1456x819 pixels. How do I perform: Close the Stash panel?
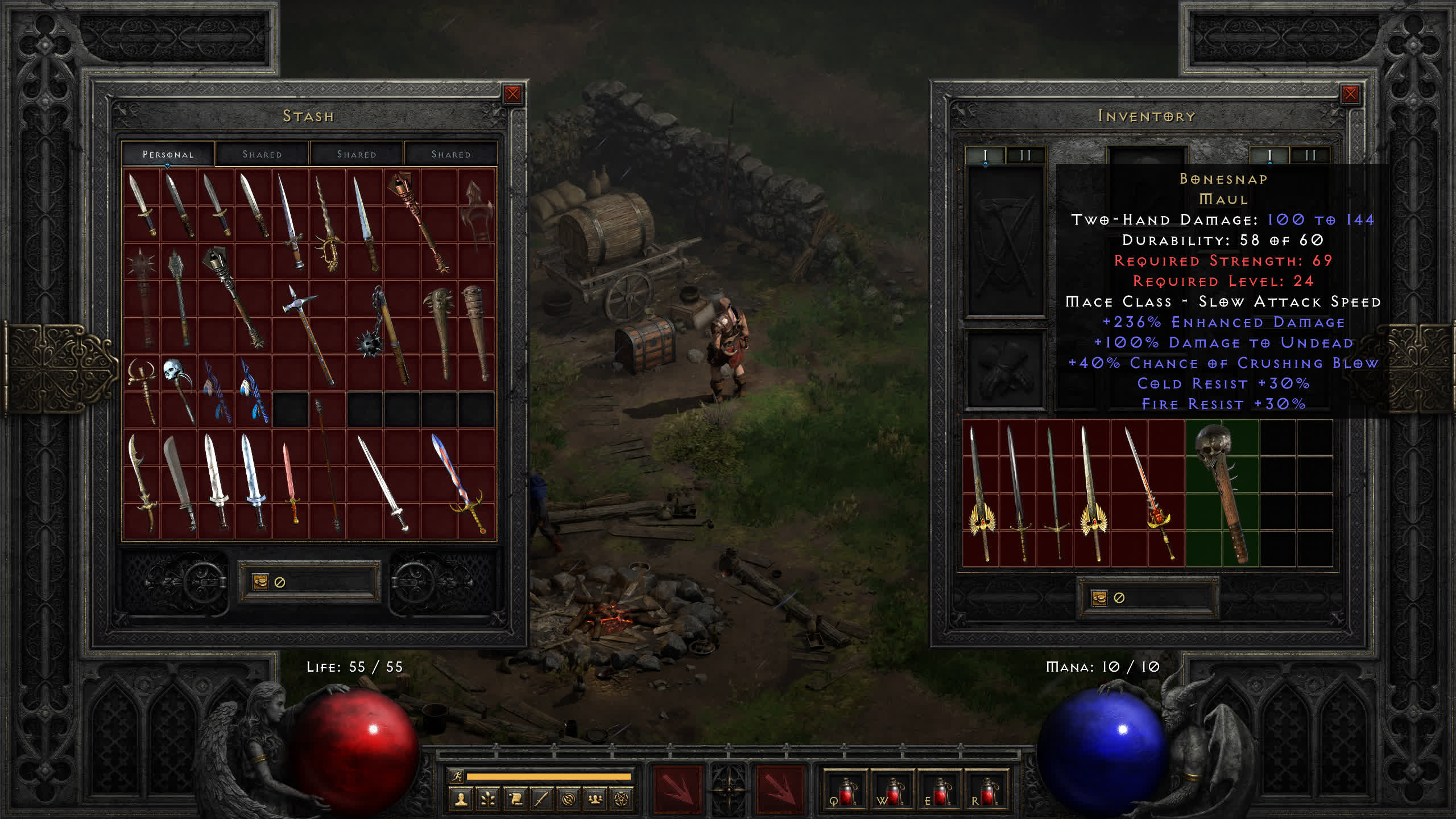click(512, 94)
